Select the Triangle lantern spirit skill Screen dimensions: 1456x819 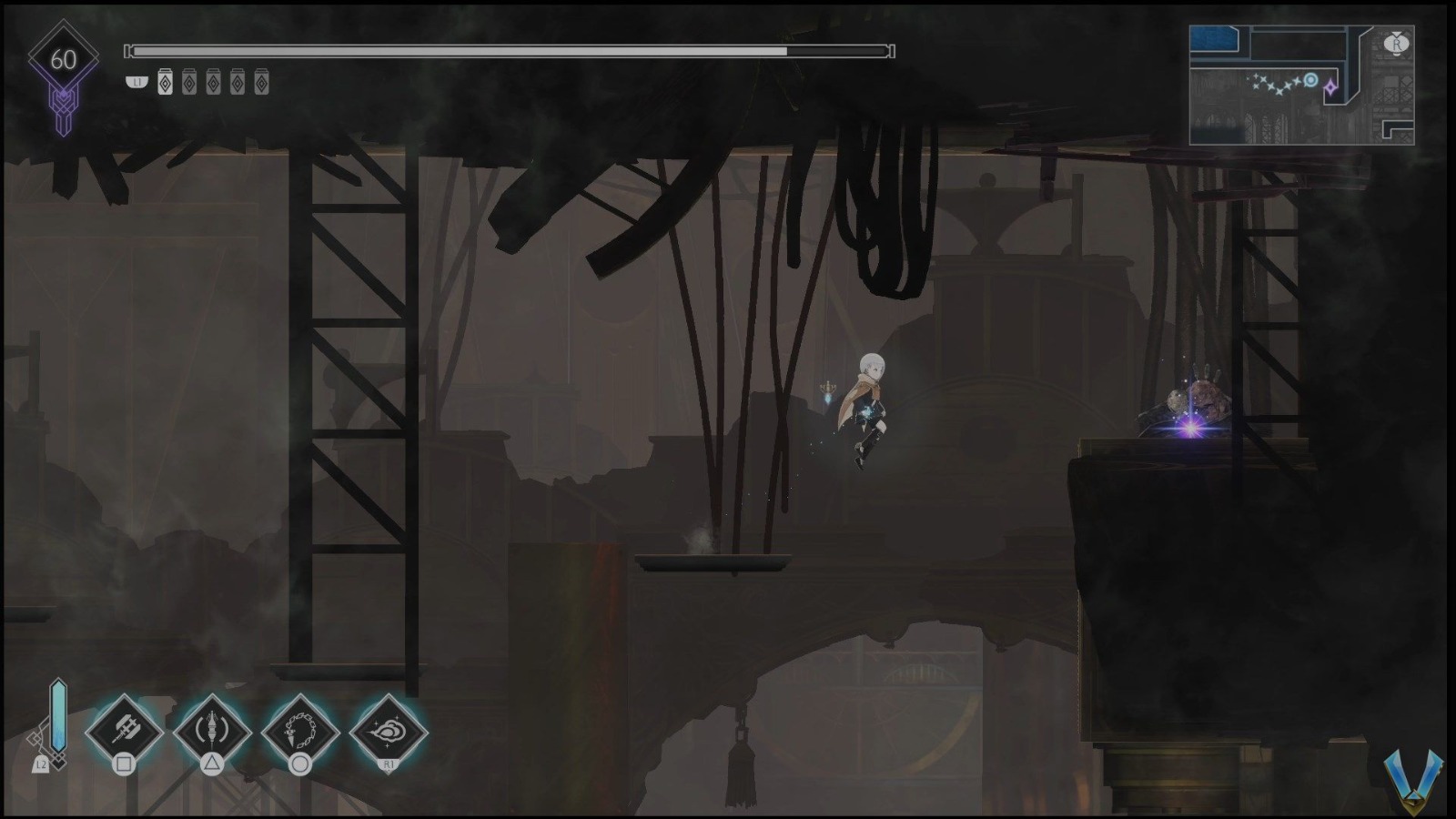pyautogui.click(x=212, y=733)
